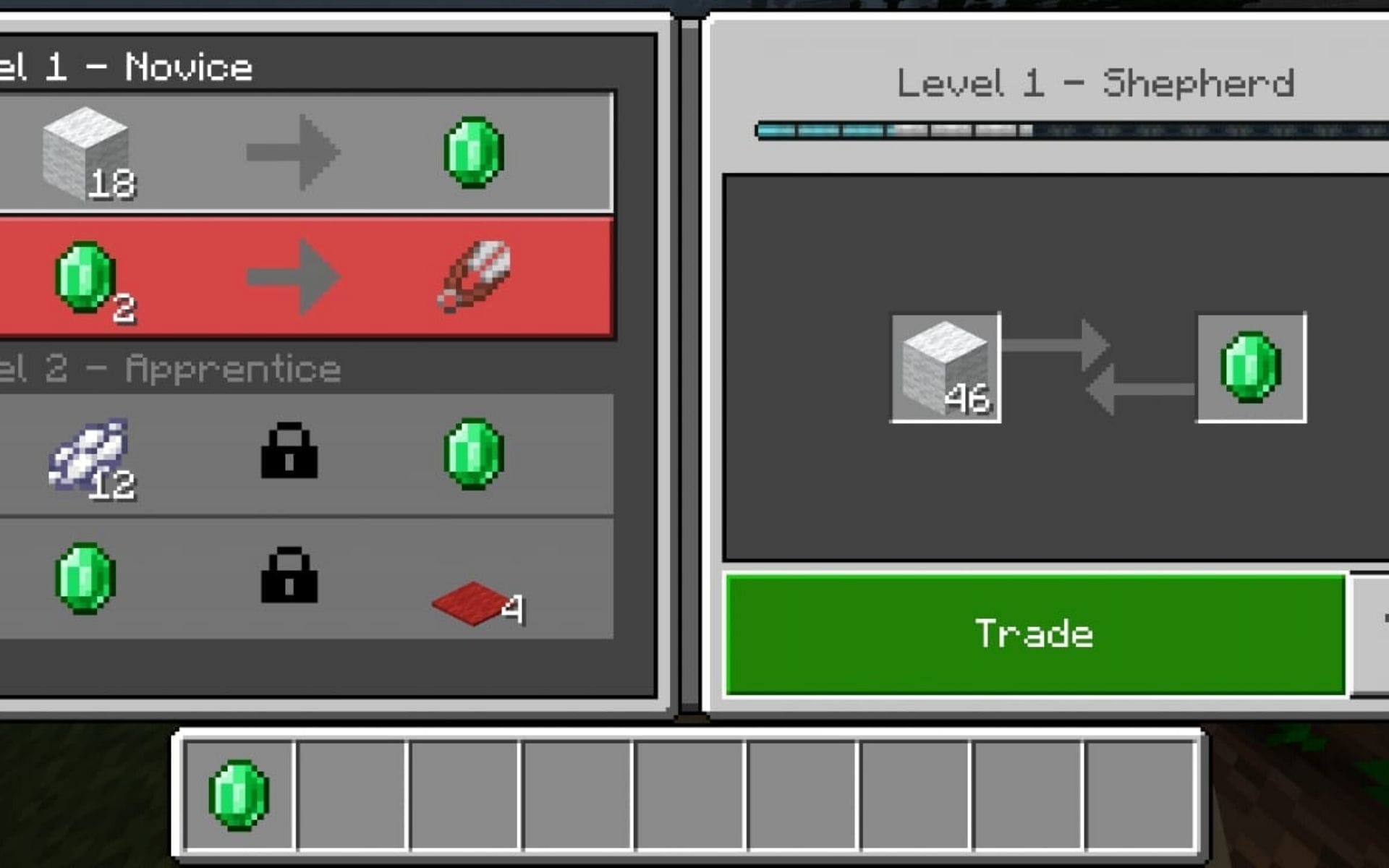Screen dimensions: 1389x868
Task: Open the Level 1 Novice trade group
Action: pos(127,65)
